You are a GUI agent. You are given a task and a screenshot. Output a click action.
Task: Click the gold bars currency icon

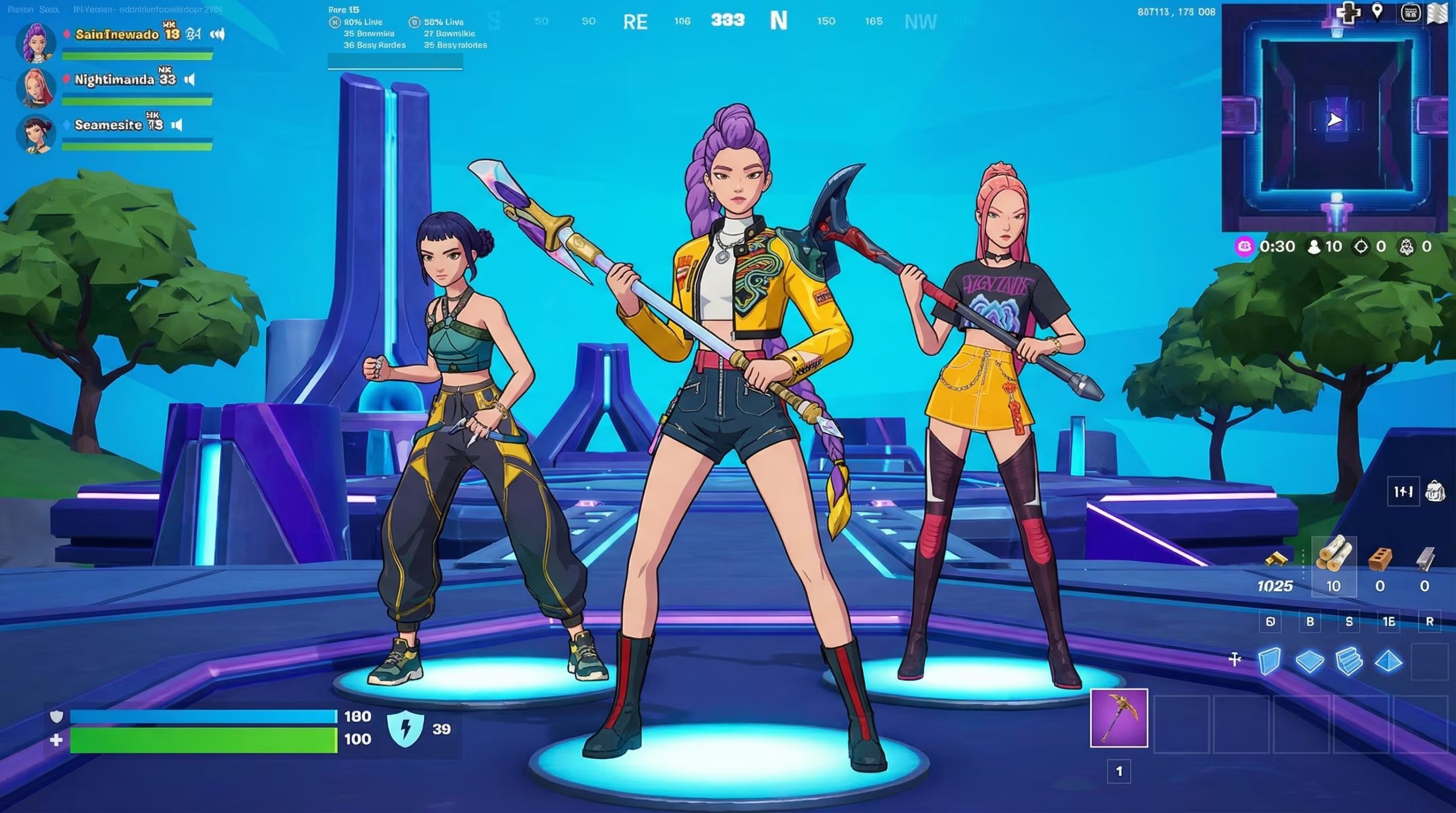[x=1276, y=559]
